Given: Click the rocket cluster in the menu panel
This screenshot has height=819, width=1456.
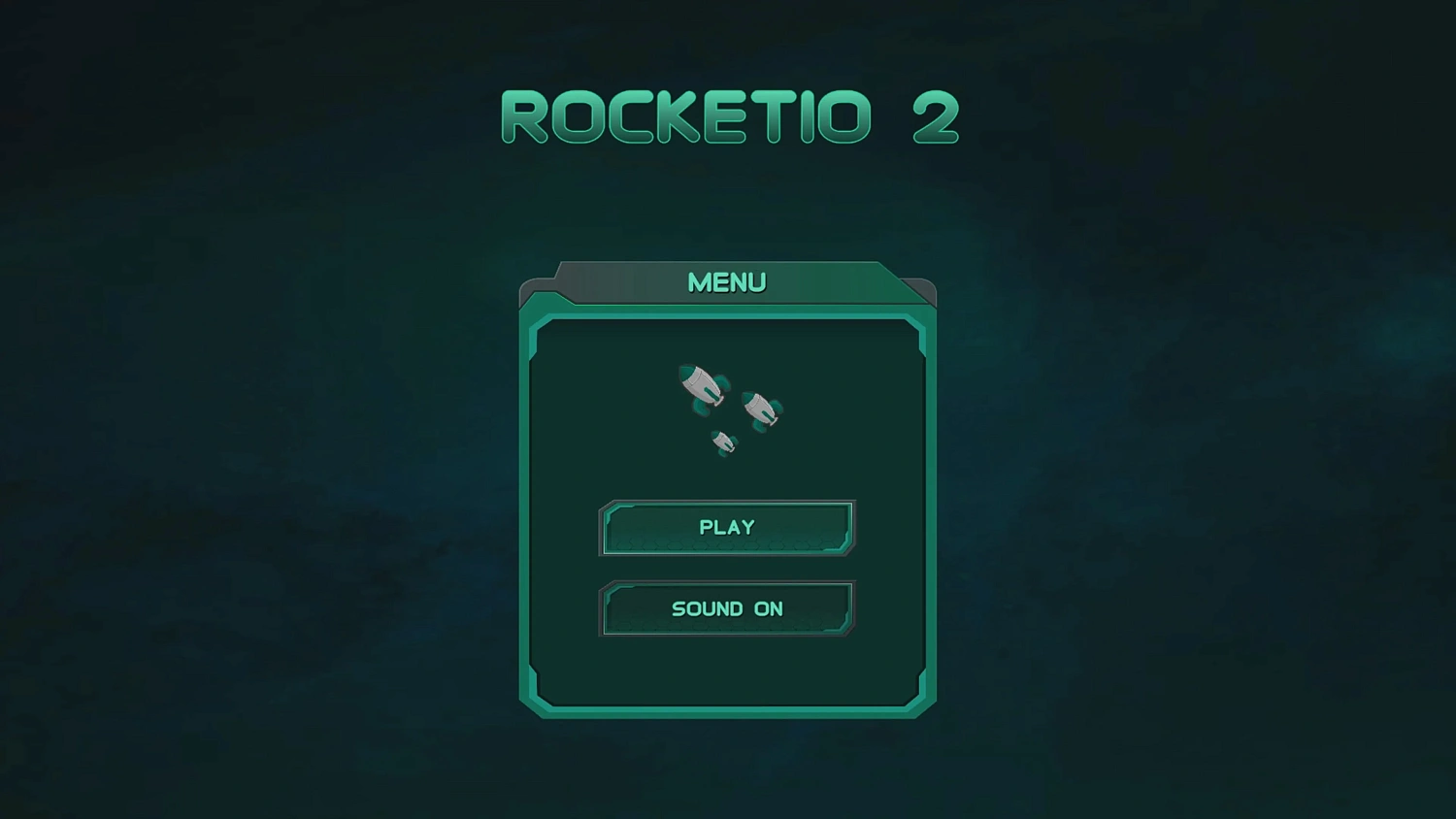Looking at the screenshot, I should click(728, 408).
